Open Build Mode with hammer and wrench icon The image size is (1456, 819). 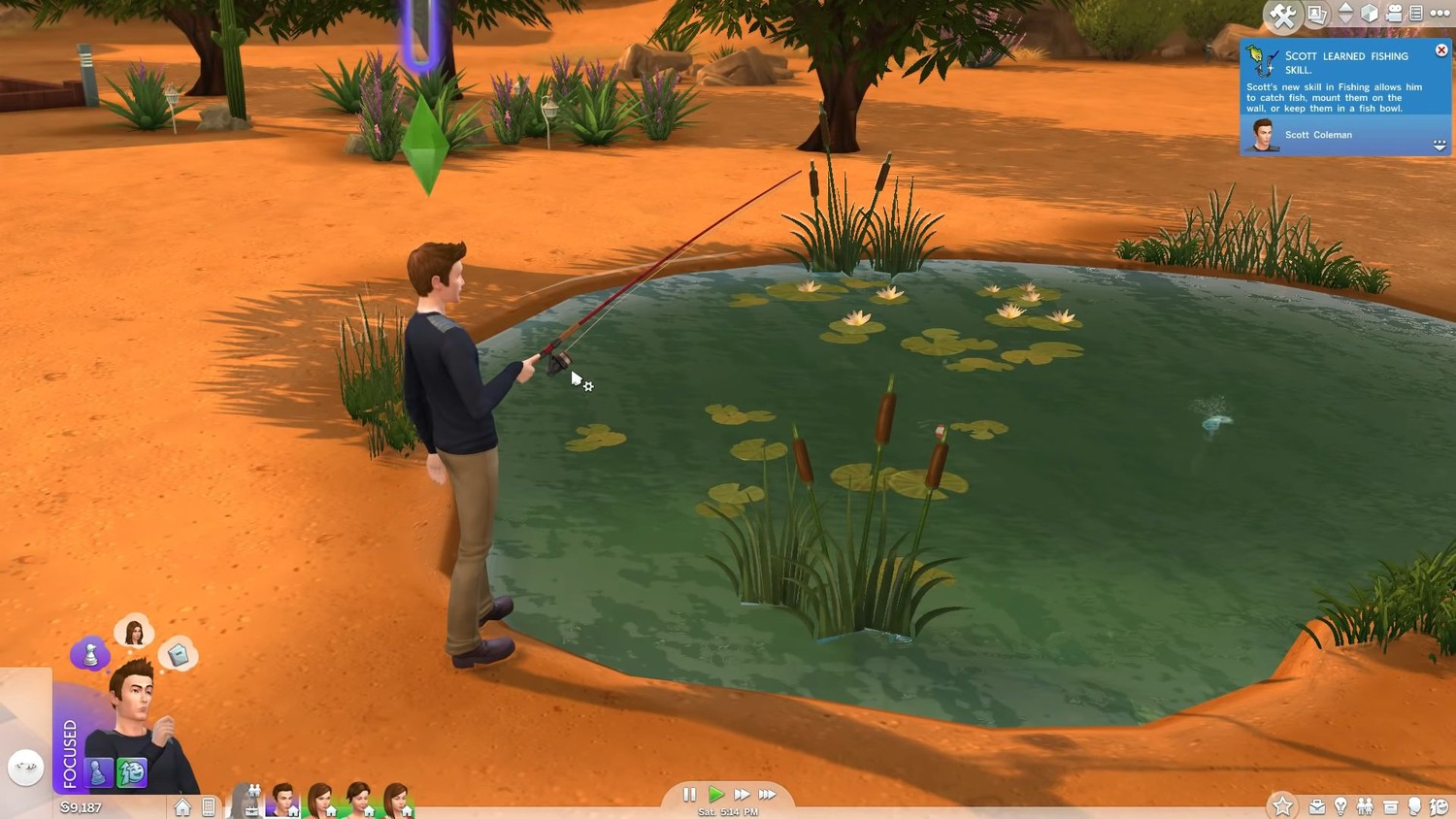1282,15
